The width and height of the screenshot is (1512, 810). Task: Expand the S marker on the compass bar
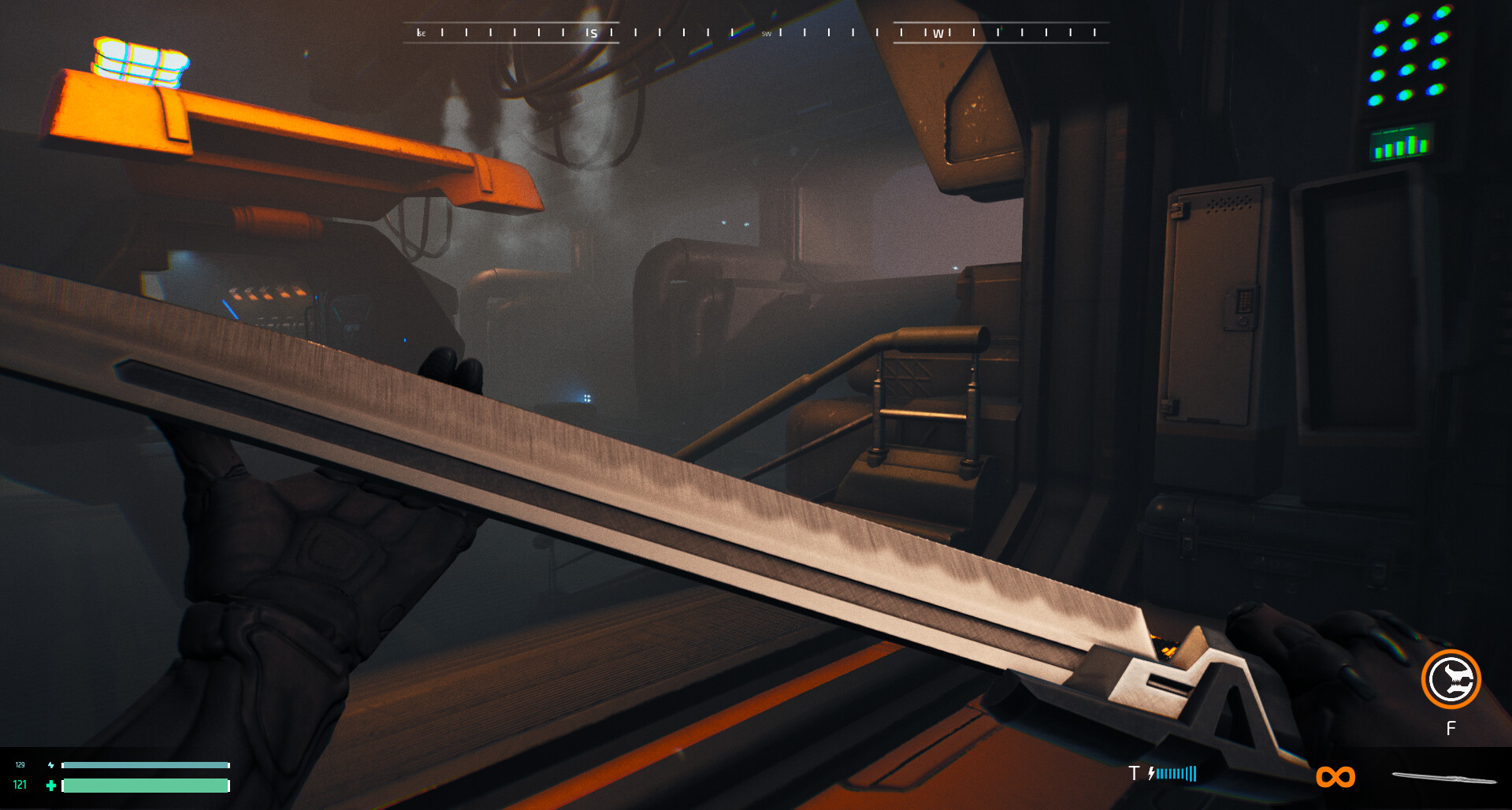click(x=593, y=33)
